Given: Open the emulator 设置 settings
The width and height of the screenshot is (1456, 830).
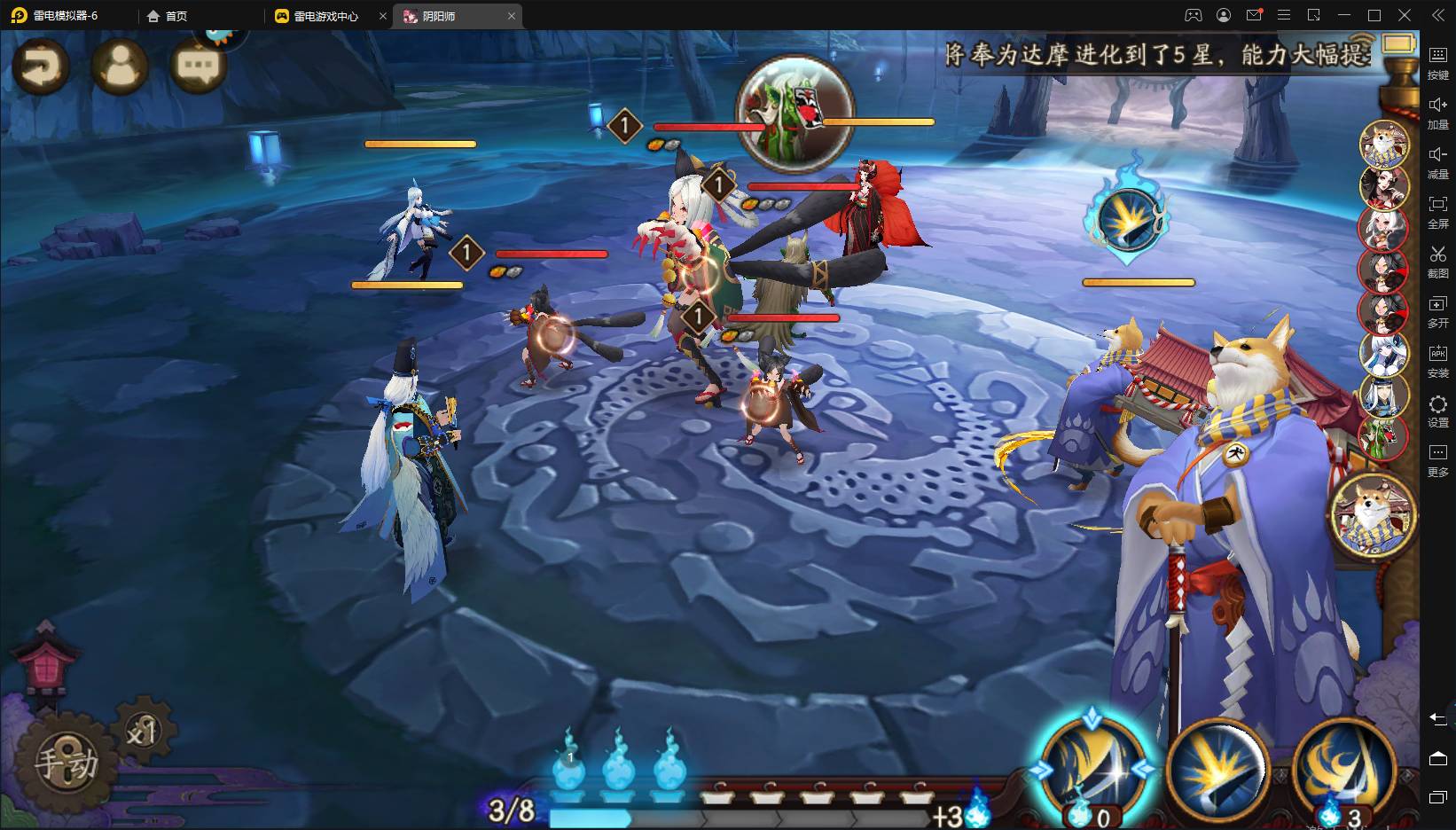Looking at the screenshot, I should coord(1437,411).
